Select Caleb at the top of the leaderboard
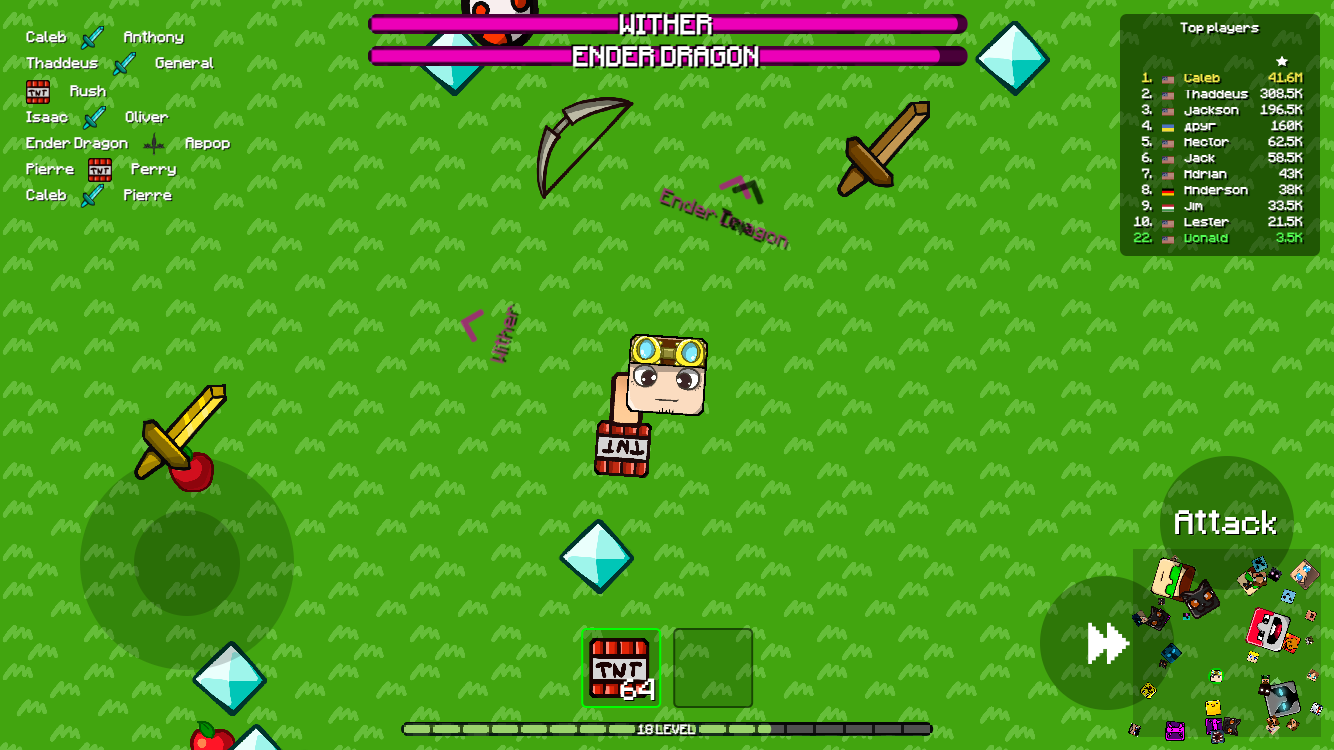The height and width of the screenshot is (750, 1334). coord(1200,77)
